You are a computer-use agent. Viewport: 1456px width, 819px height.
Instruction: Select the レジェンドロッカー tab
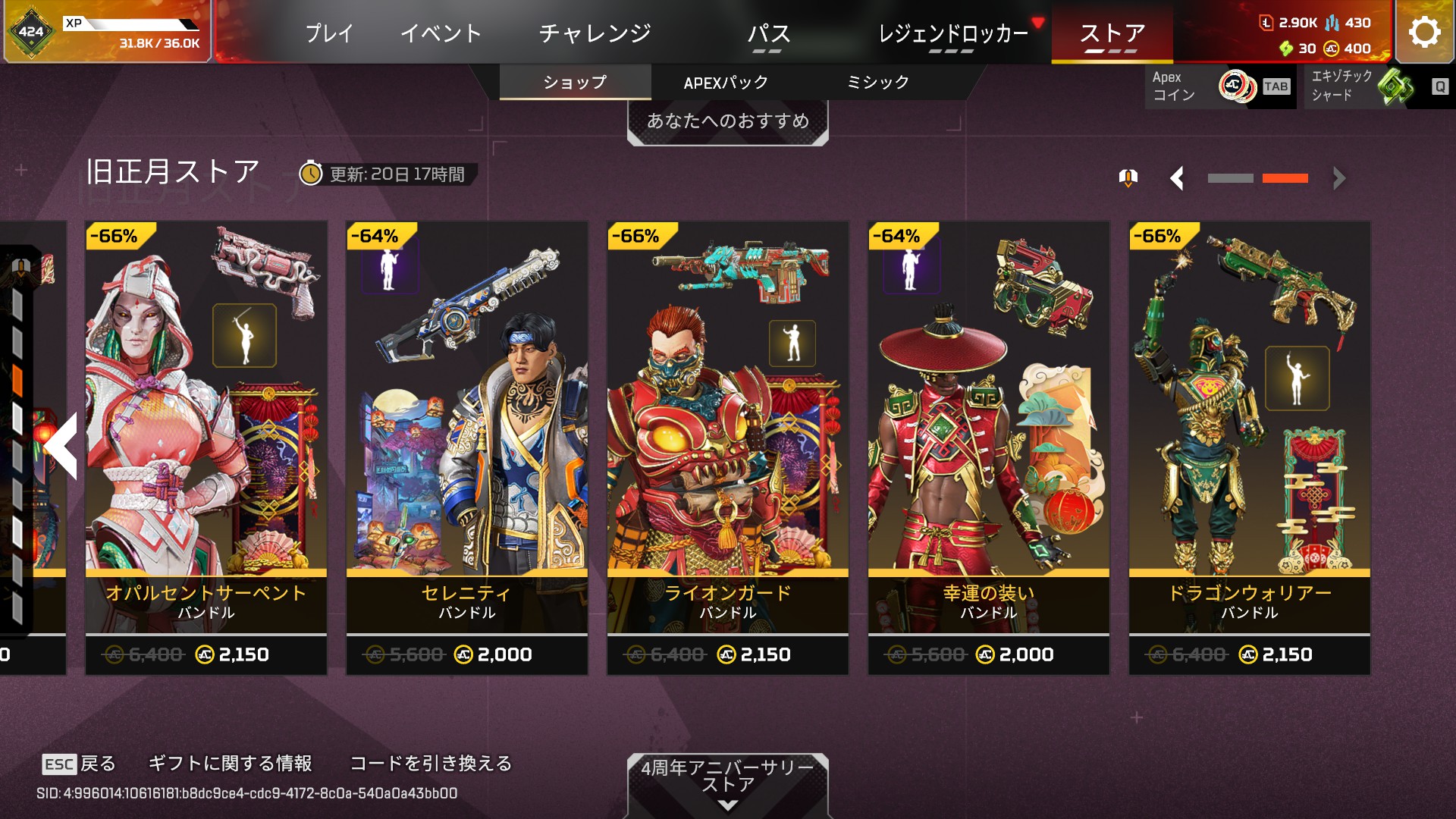[952, 33]
